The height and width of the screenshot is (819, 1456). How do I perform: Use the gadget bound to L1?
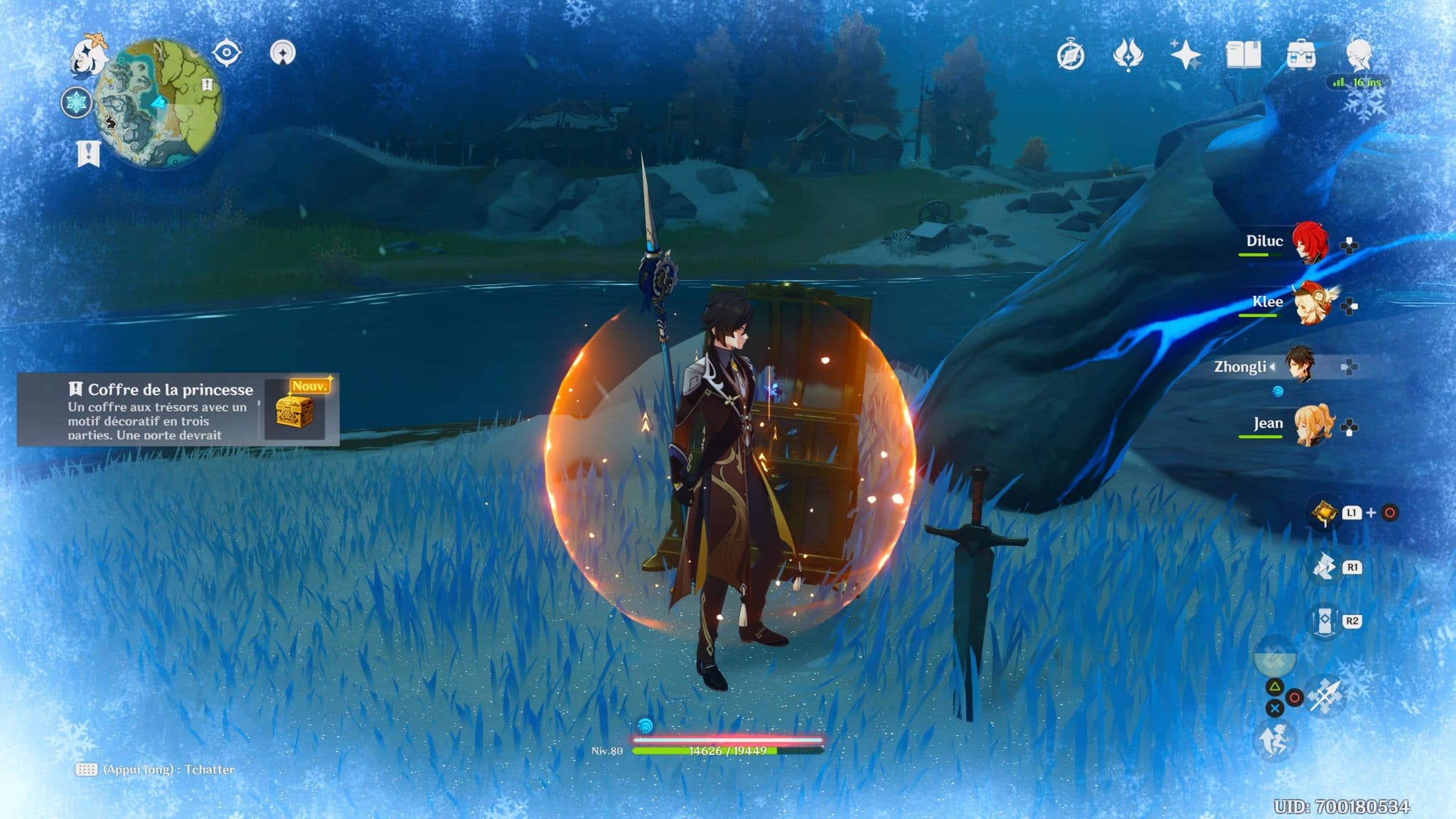coord(1324,512)
